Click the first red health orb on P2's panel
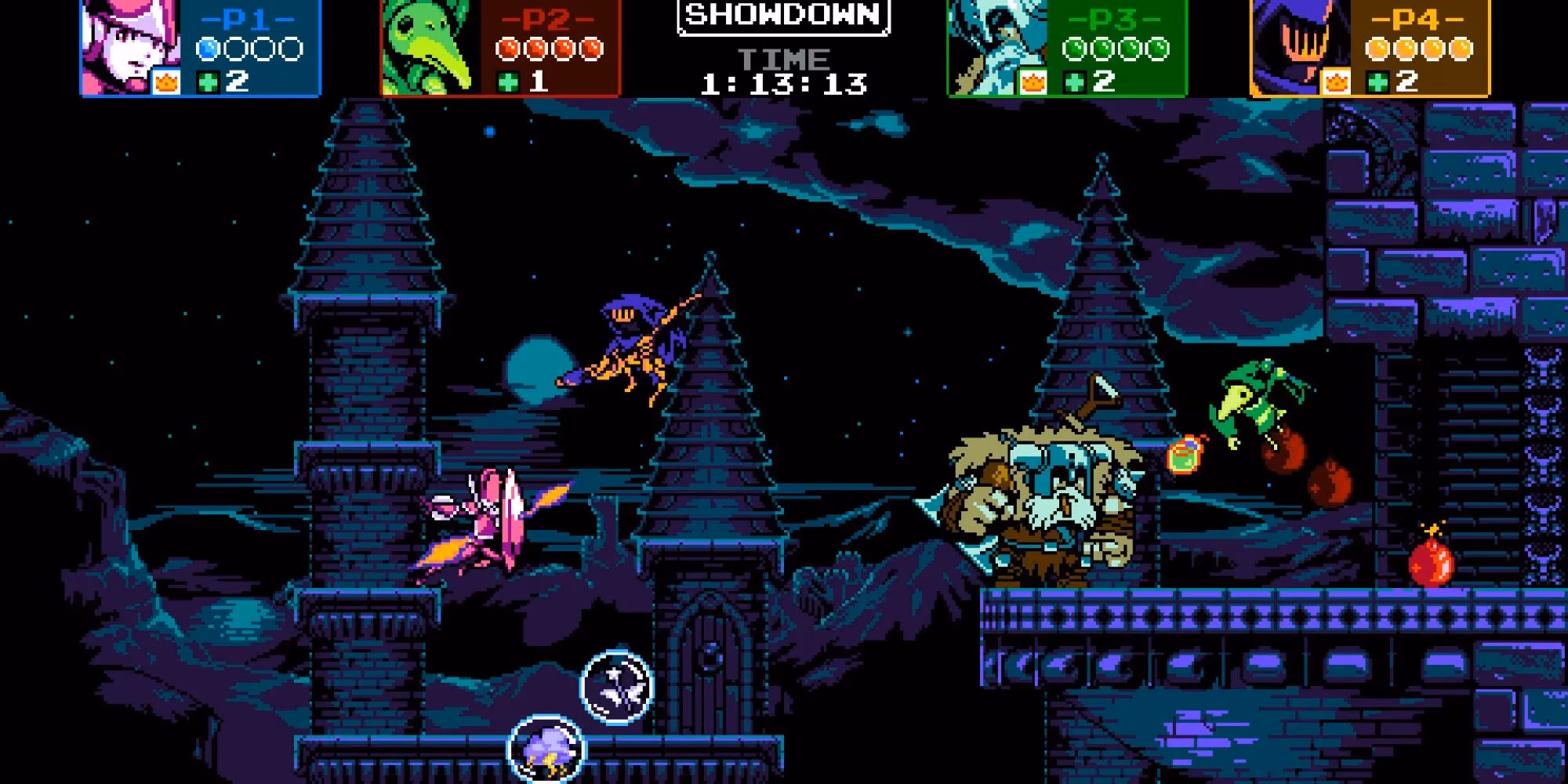Screen dimensions: 1568x784 click(x=507, y=49)
